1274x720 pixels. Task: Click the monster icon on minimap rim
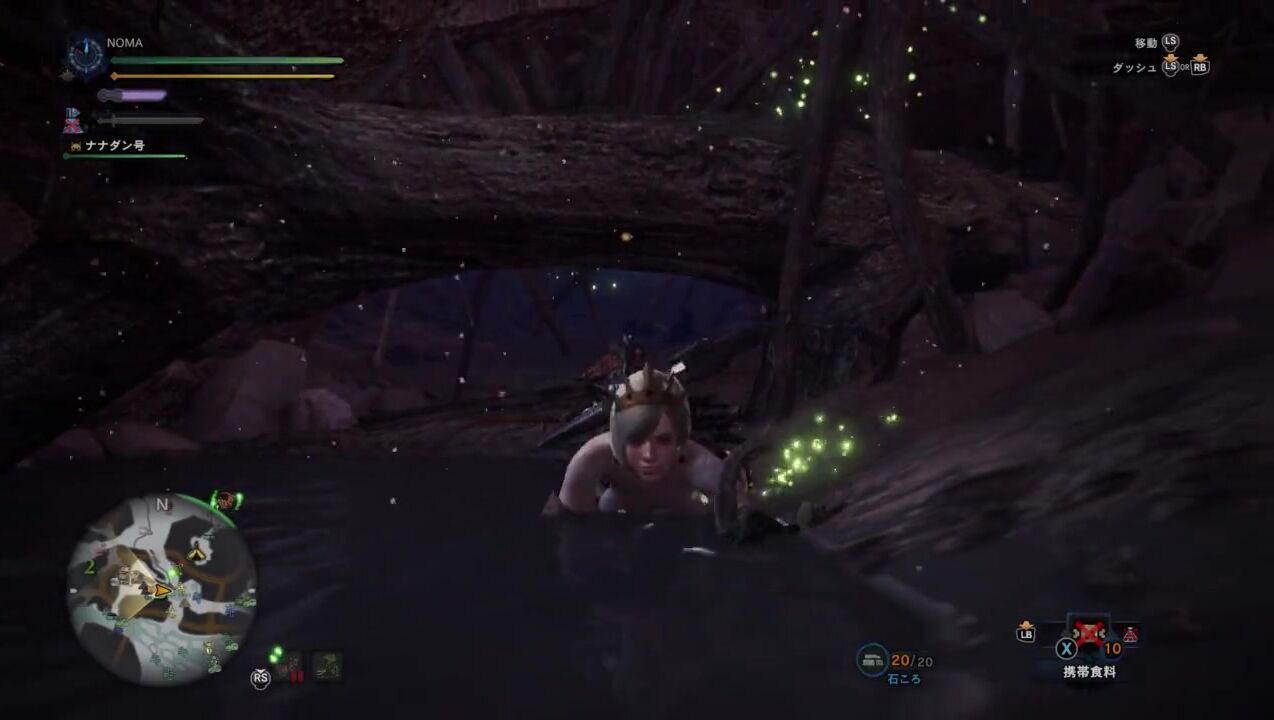[226, 500]
